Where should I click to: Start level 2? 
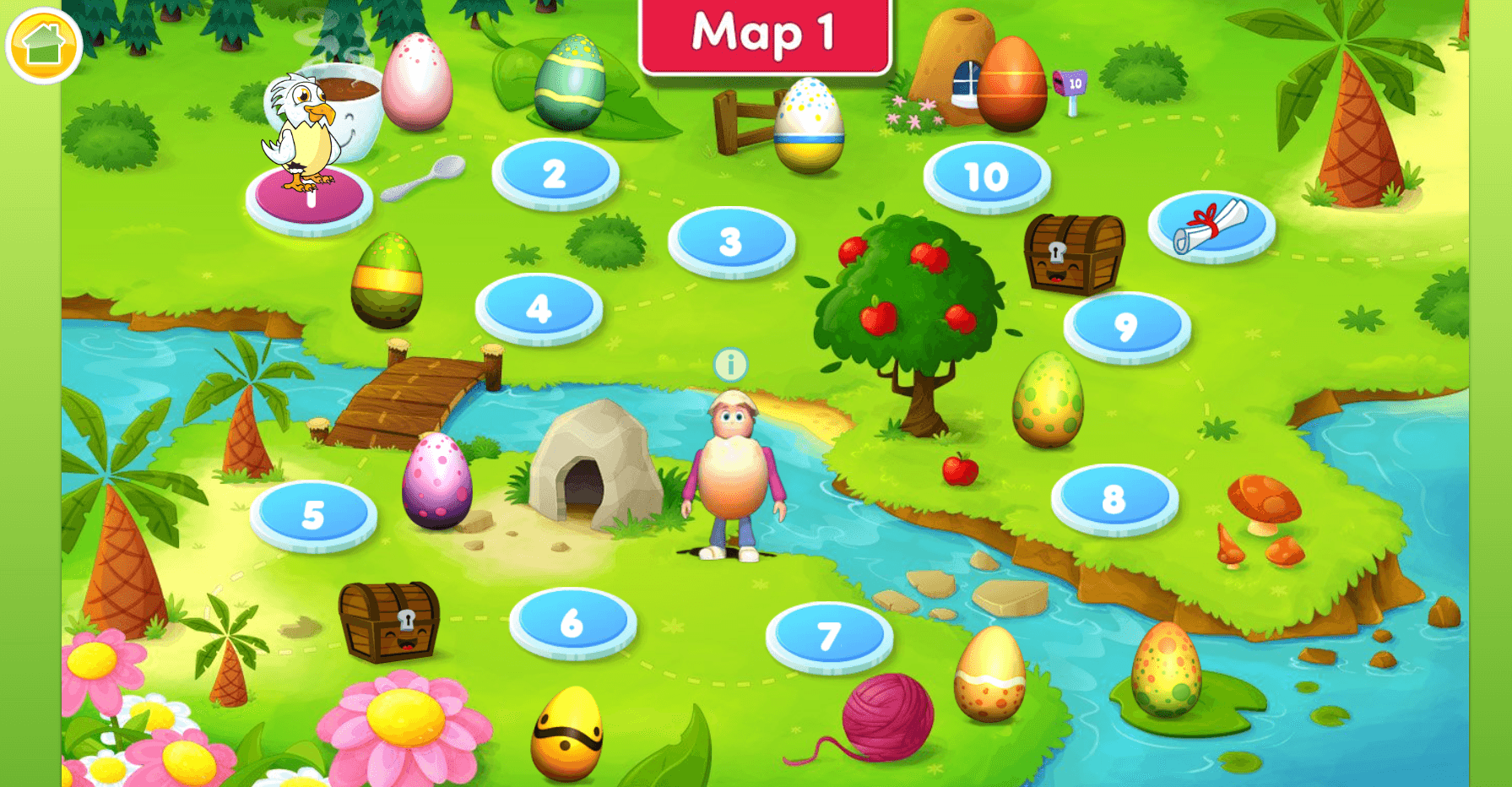(554, 174)
